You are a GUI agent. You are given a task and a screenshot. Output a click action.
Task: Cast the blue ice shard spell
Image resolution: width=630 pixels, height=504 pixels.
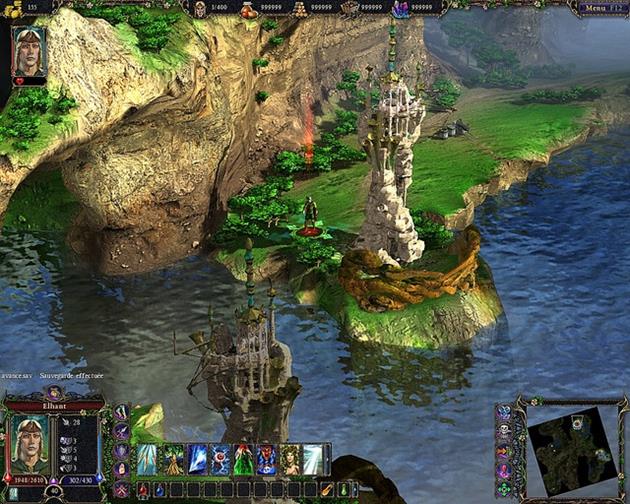[197, 459]
